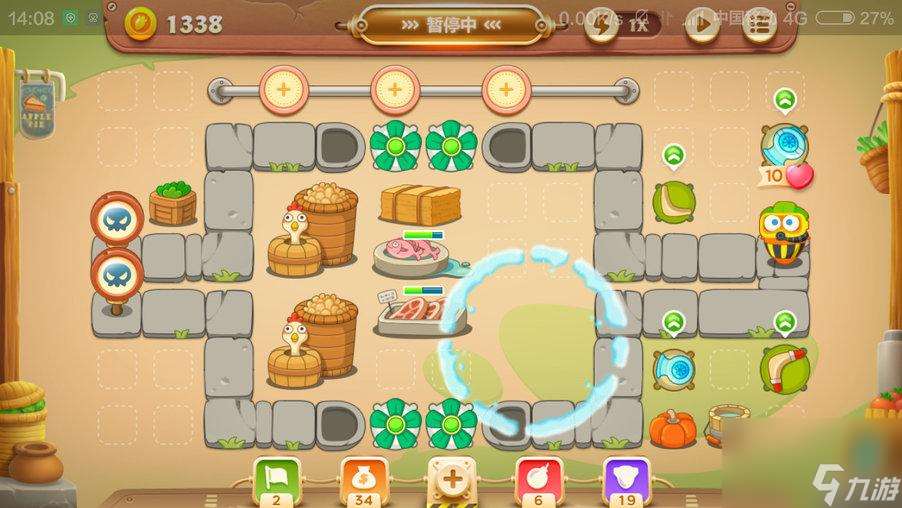Use the purple crystal item
The image size is (902, 508).
[x=626, y=478]
